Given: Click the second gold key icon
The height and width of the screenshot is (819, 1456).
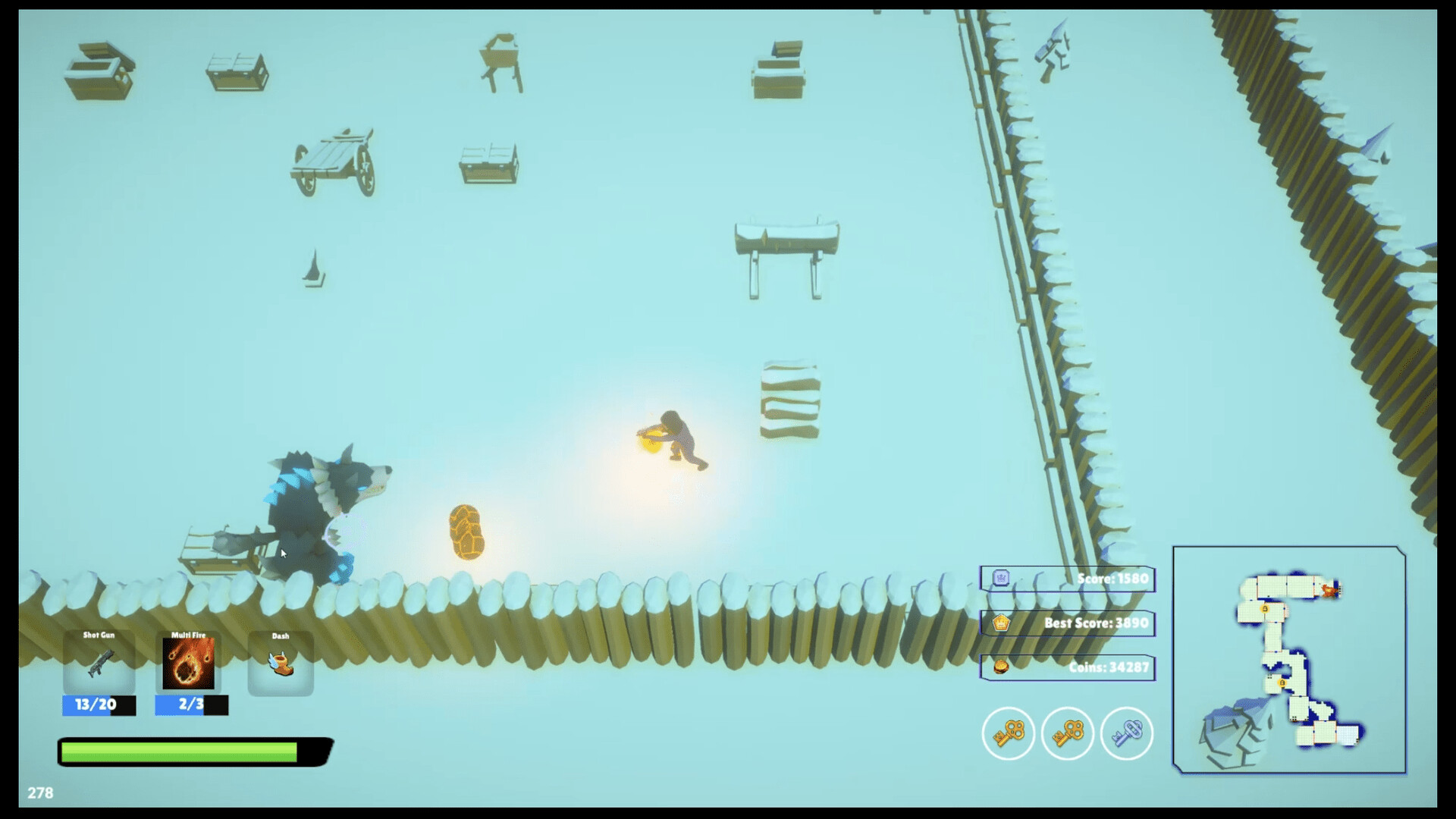Looking at the screenshot, I should 1066,734.
